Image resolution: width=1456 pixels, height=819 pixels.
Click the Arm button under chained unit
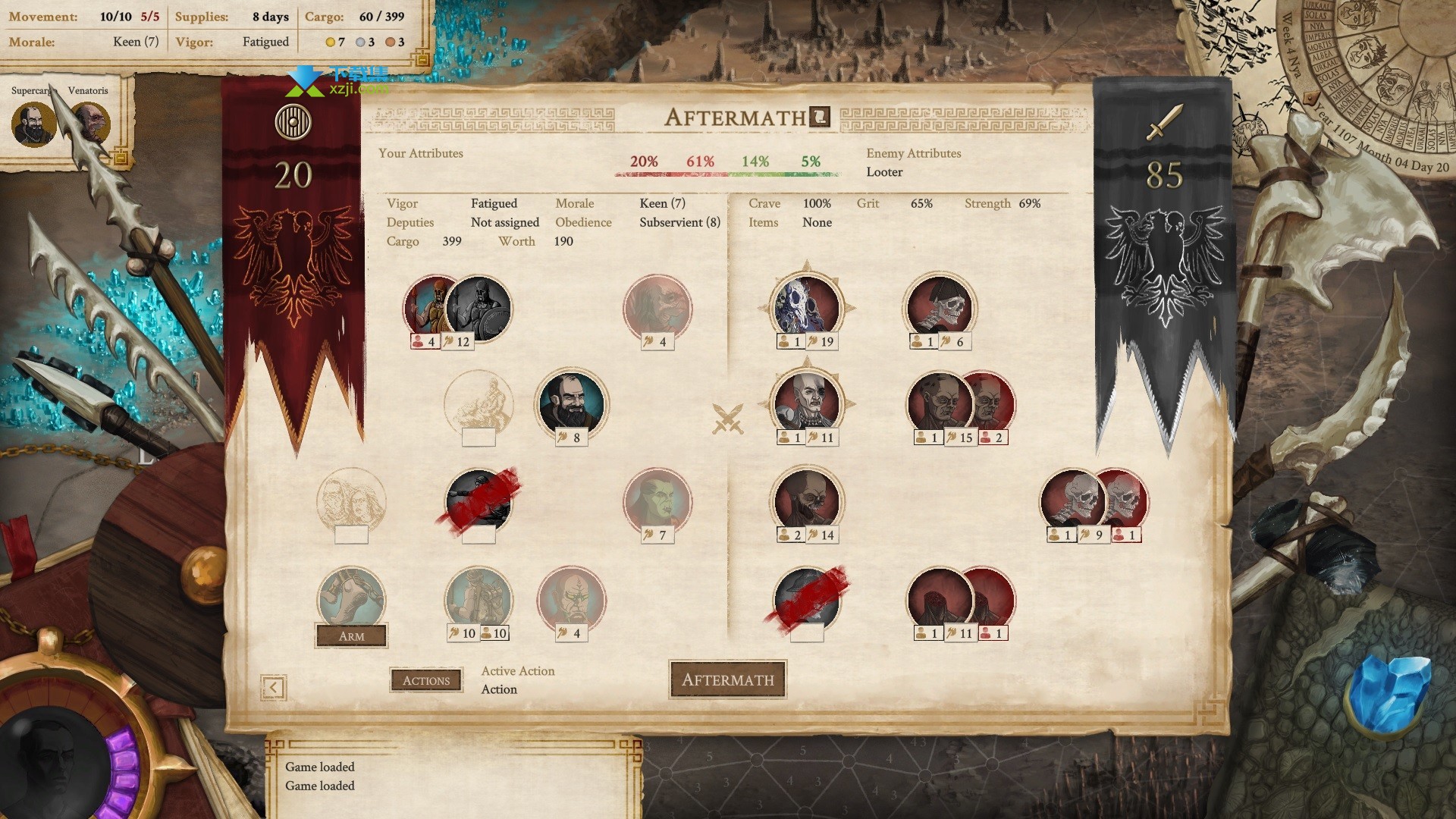pos(351,636)
